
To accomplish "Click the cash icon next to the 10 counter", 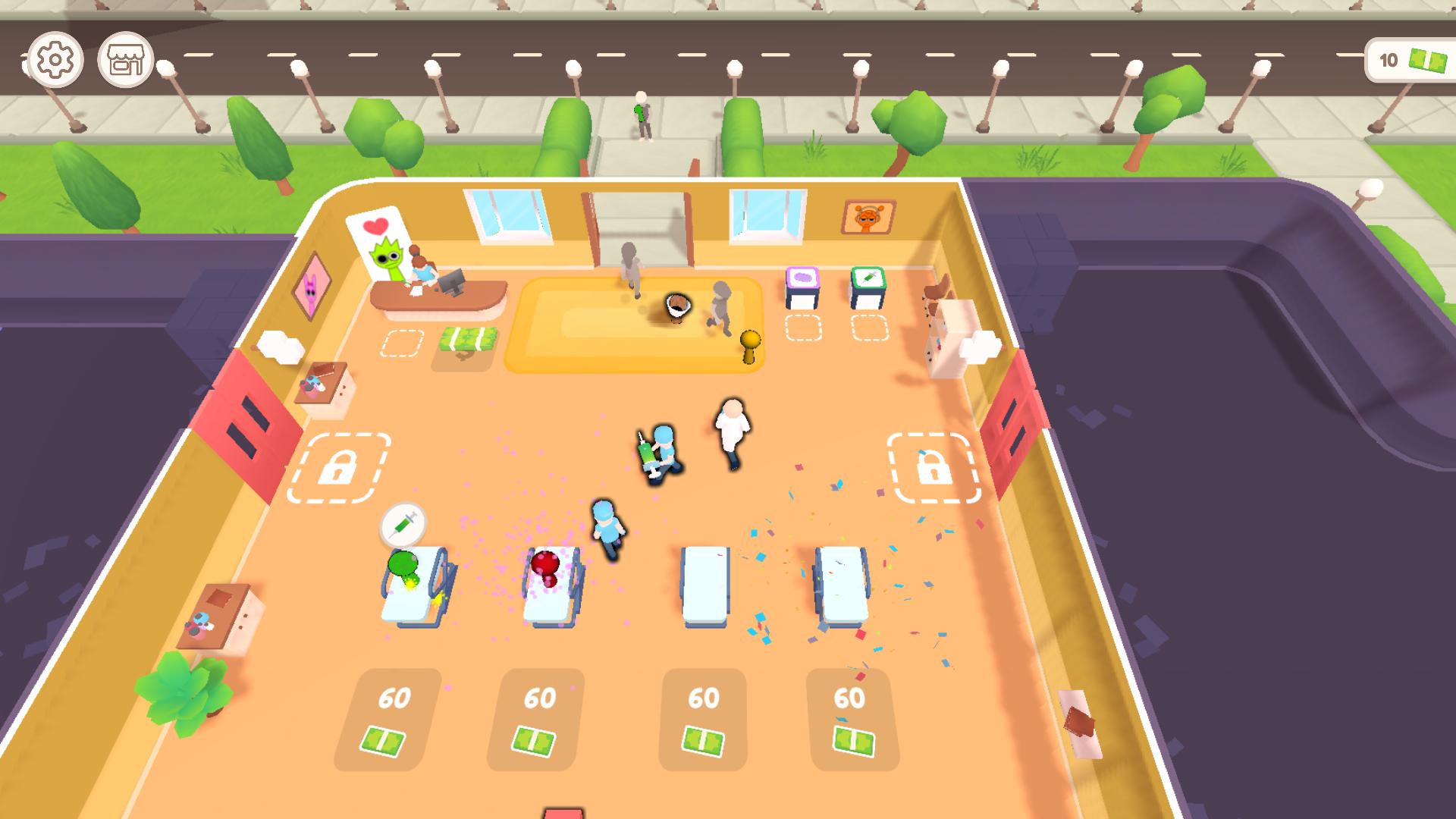I will 1427,58.
